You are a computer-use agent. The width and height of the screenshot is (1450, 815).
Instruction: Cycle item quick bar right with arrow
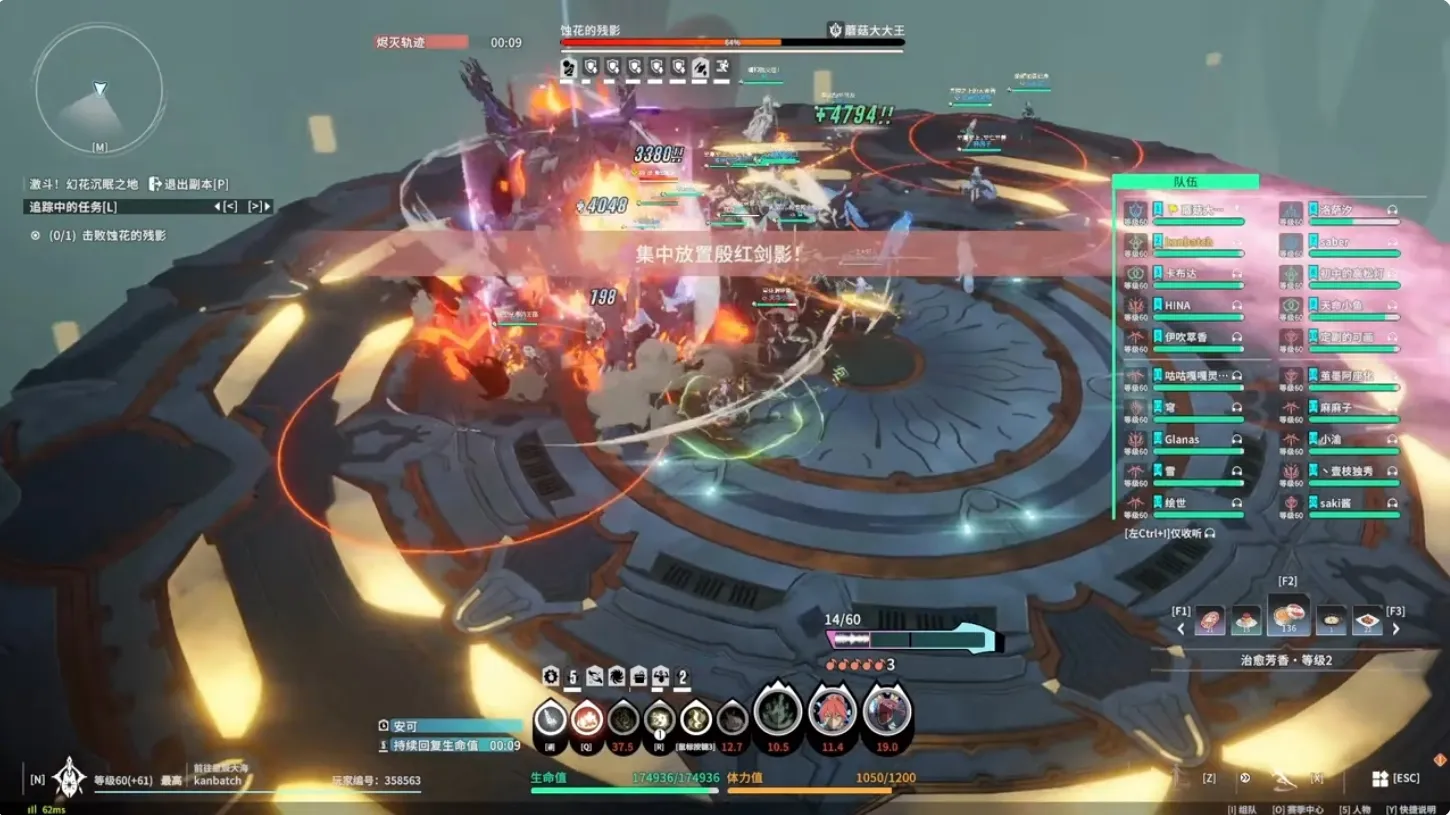[x=1396, y=629]
